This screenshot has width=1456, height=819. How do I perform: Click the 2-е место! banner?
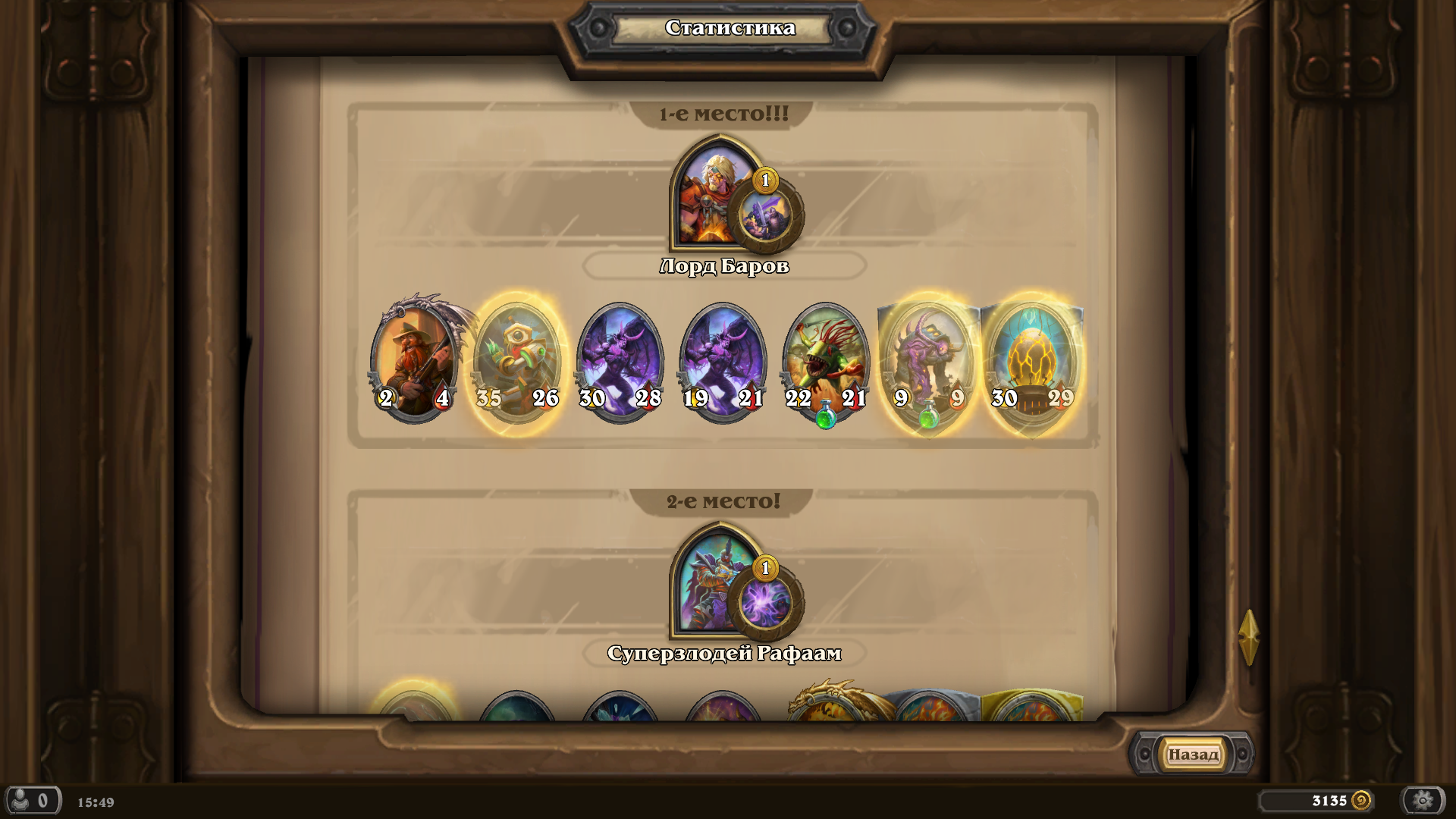click(x=723, y=500)
